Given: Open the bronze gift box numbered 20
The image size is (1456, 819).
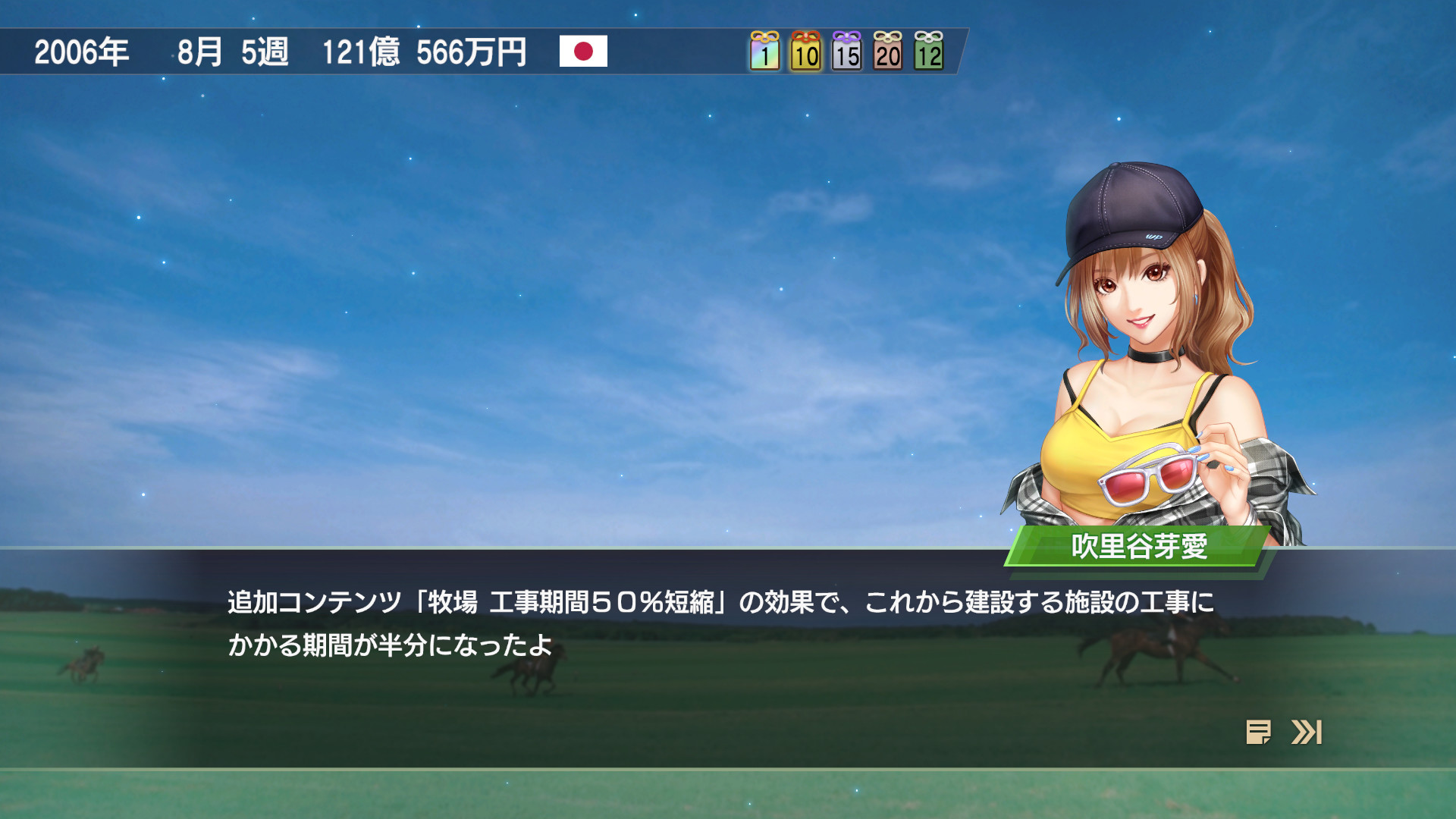Looking at the screenshot, I should (x=889, y=53).
